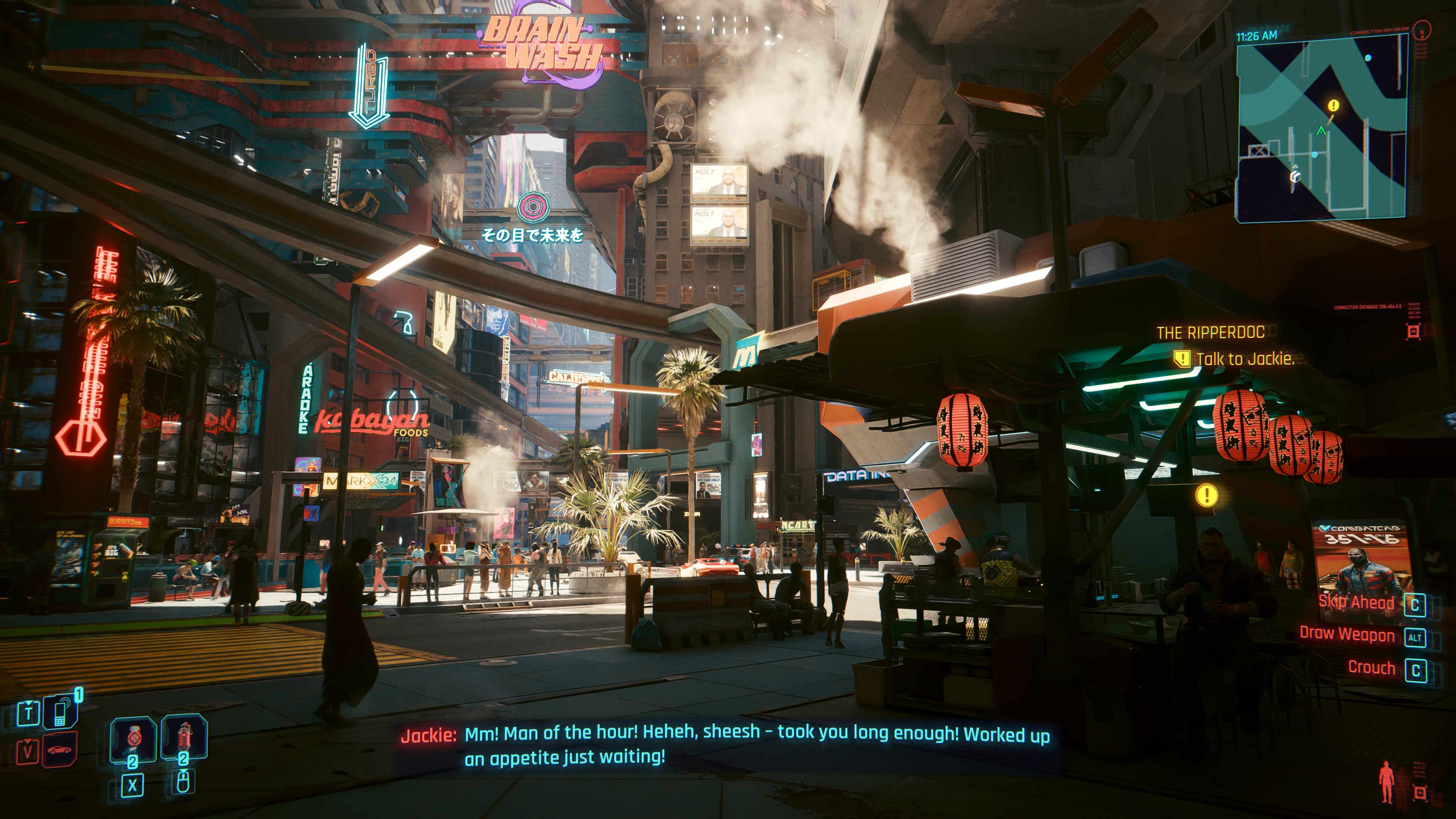Click the red player body status icon
The width and height of the screenshot is (1456, 819).
[x=1387, y=782]
